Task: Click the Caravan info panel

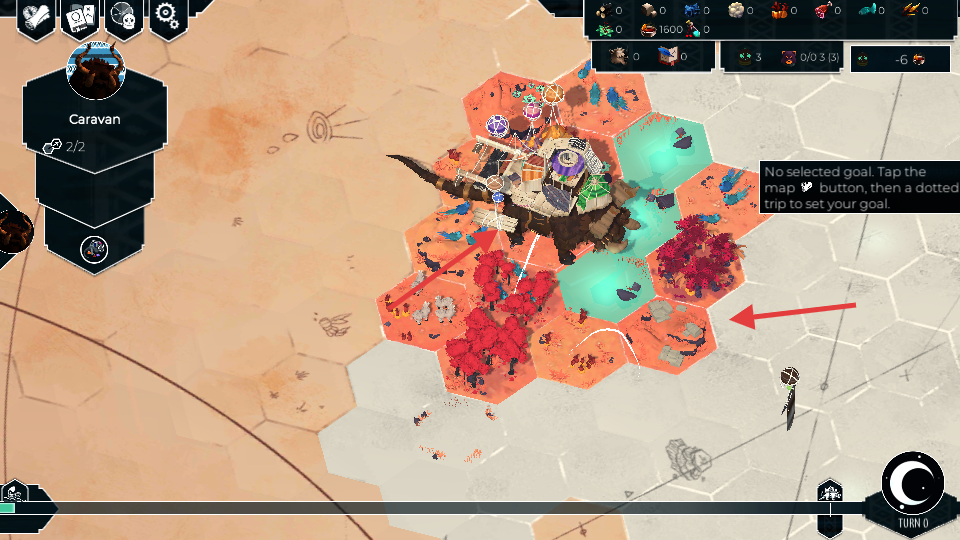Action: click(x=95, y=130)
